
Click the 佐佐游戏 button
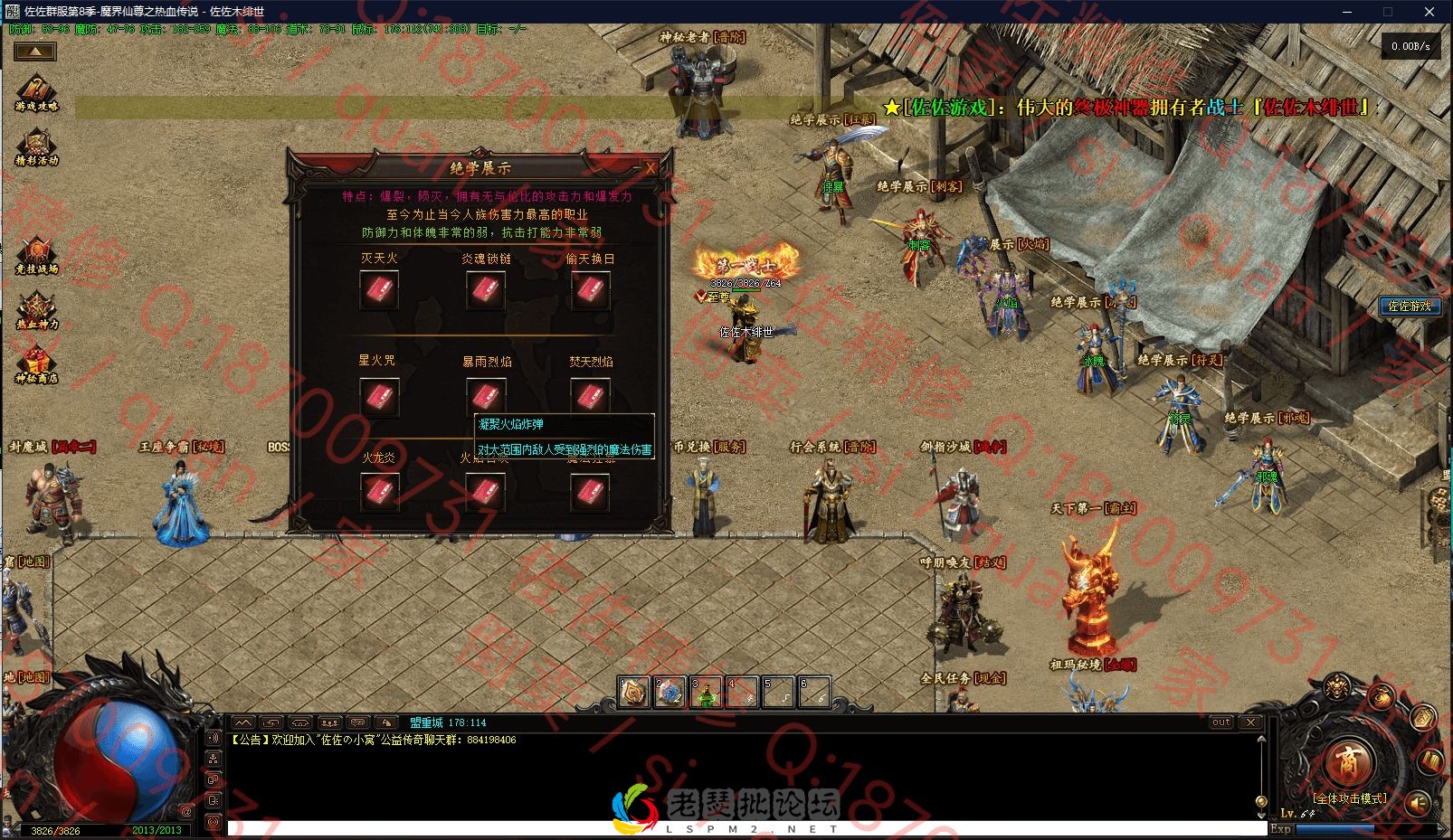click(x=1410, y=306)
